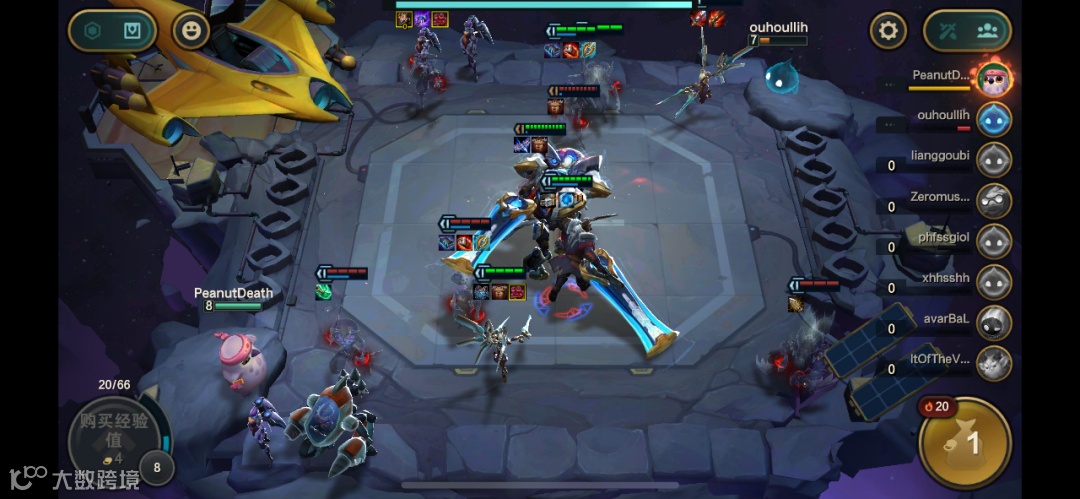Choose Zeromus... in the player list
1080x499 pixels.
point(993,200)
